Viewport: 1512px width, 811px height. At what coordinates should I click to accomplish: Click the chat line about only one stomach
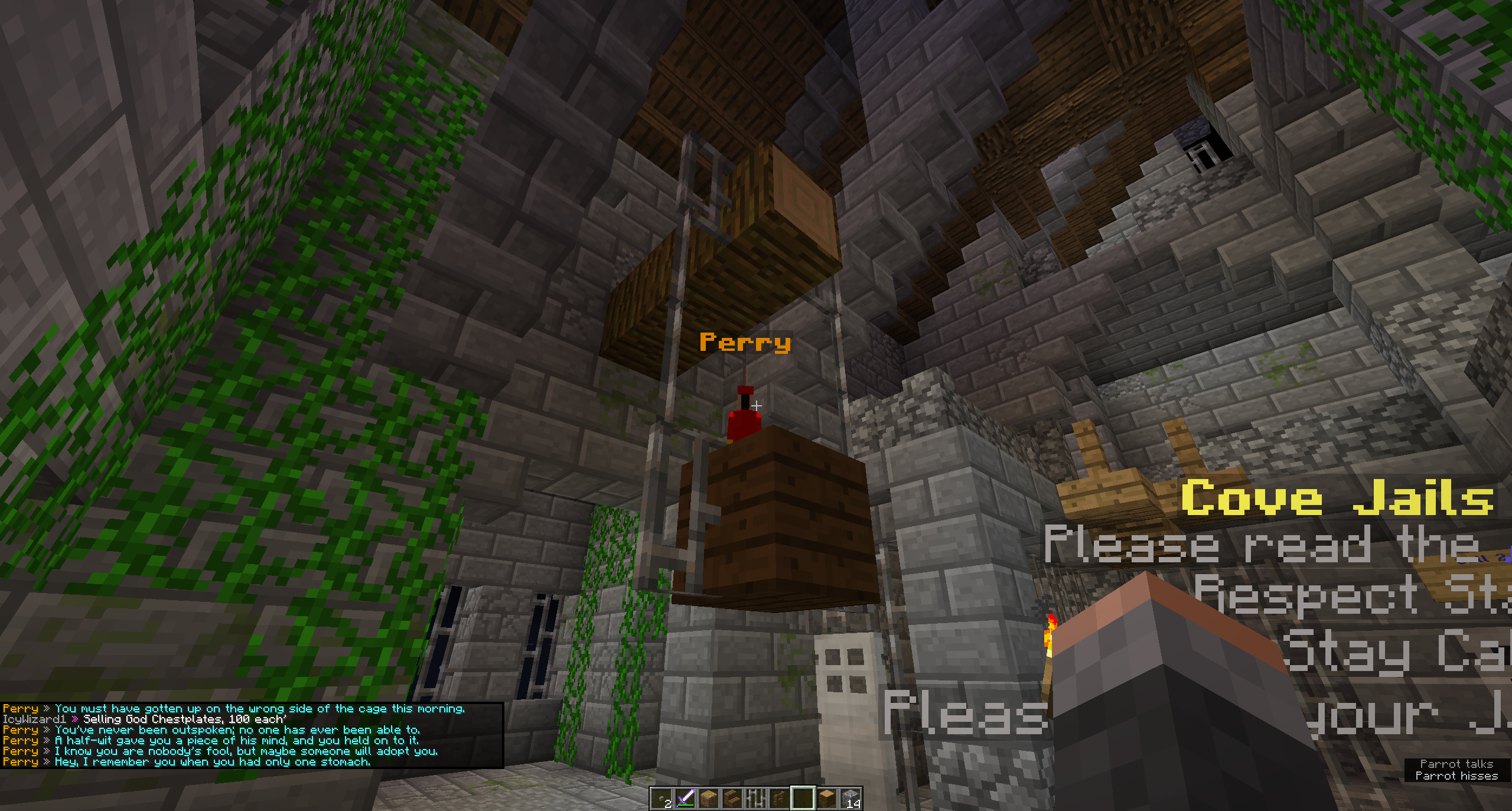213,762
